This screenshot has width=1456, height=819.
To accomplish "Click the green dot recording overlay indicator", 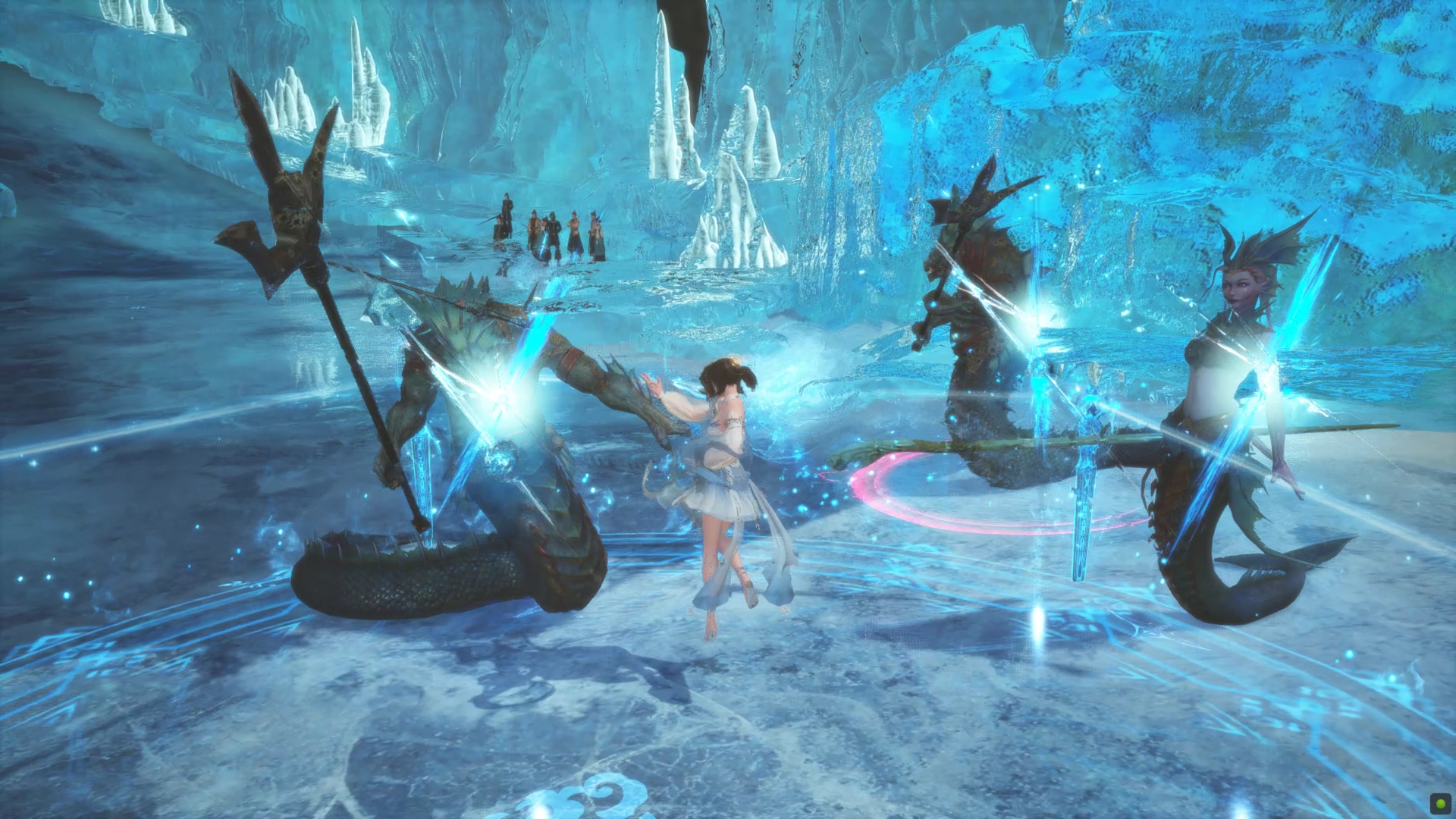I will coord(1439,802).
